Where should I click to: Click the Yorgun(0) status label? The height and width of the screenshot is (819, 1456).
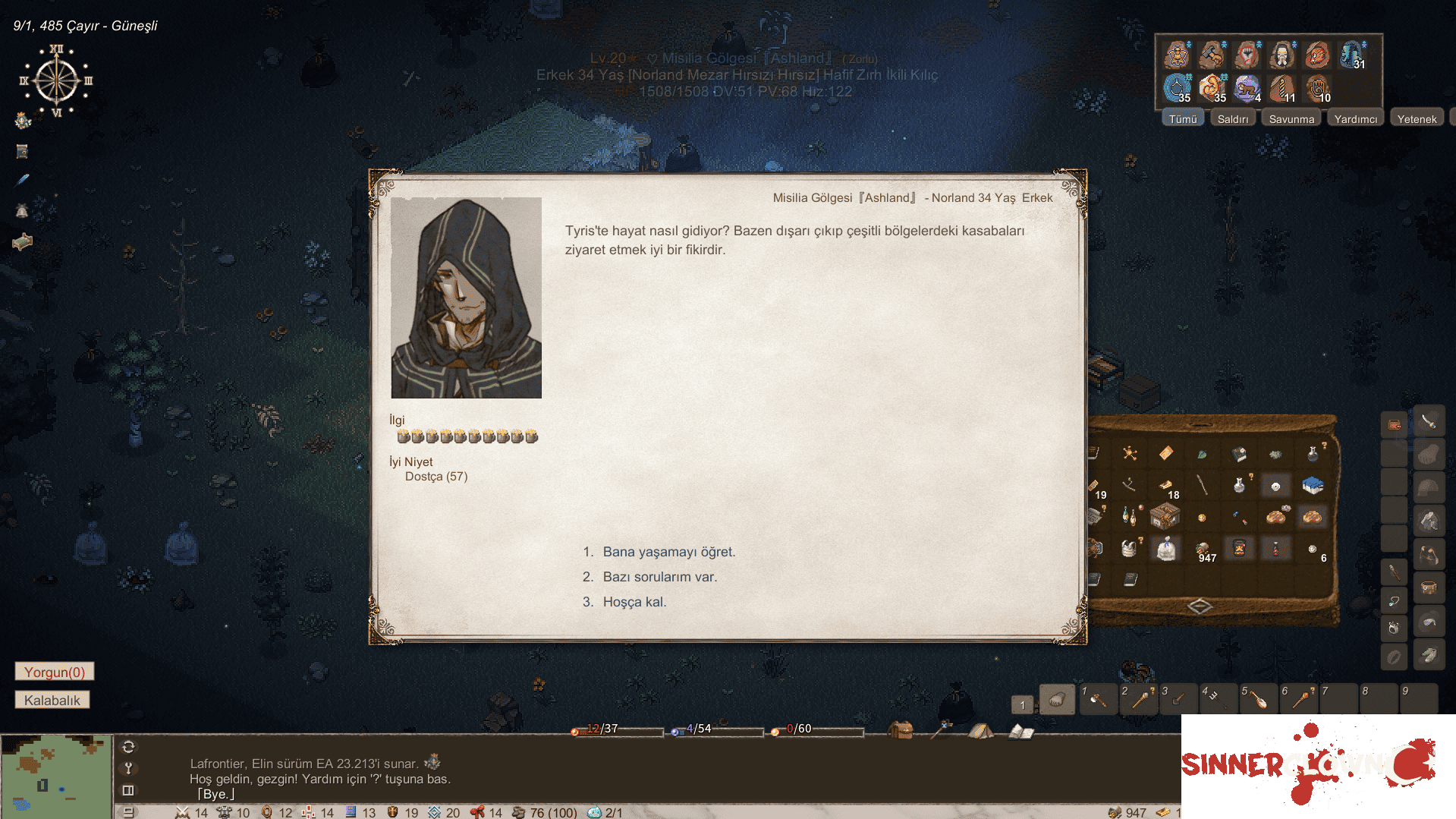55,672
